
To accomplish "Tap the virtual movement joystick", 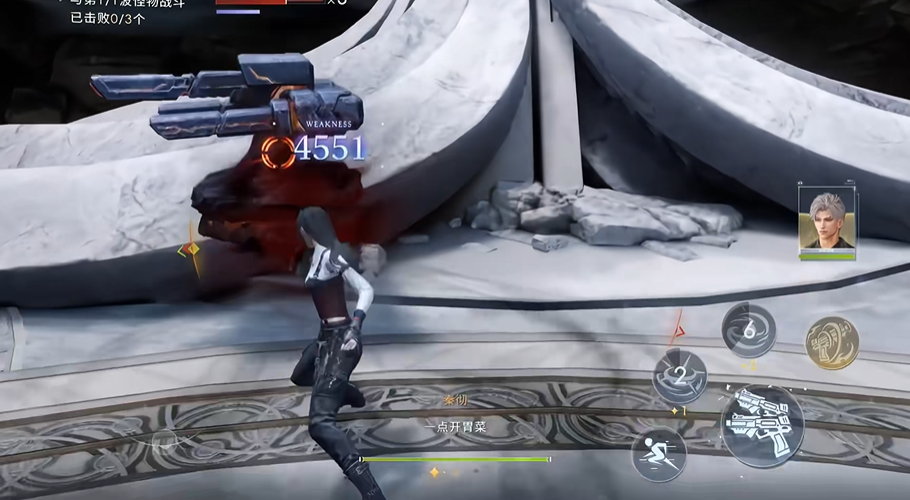I will (x=165, y=440).
